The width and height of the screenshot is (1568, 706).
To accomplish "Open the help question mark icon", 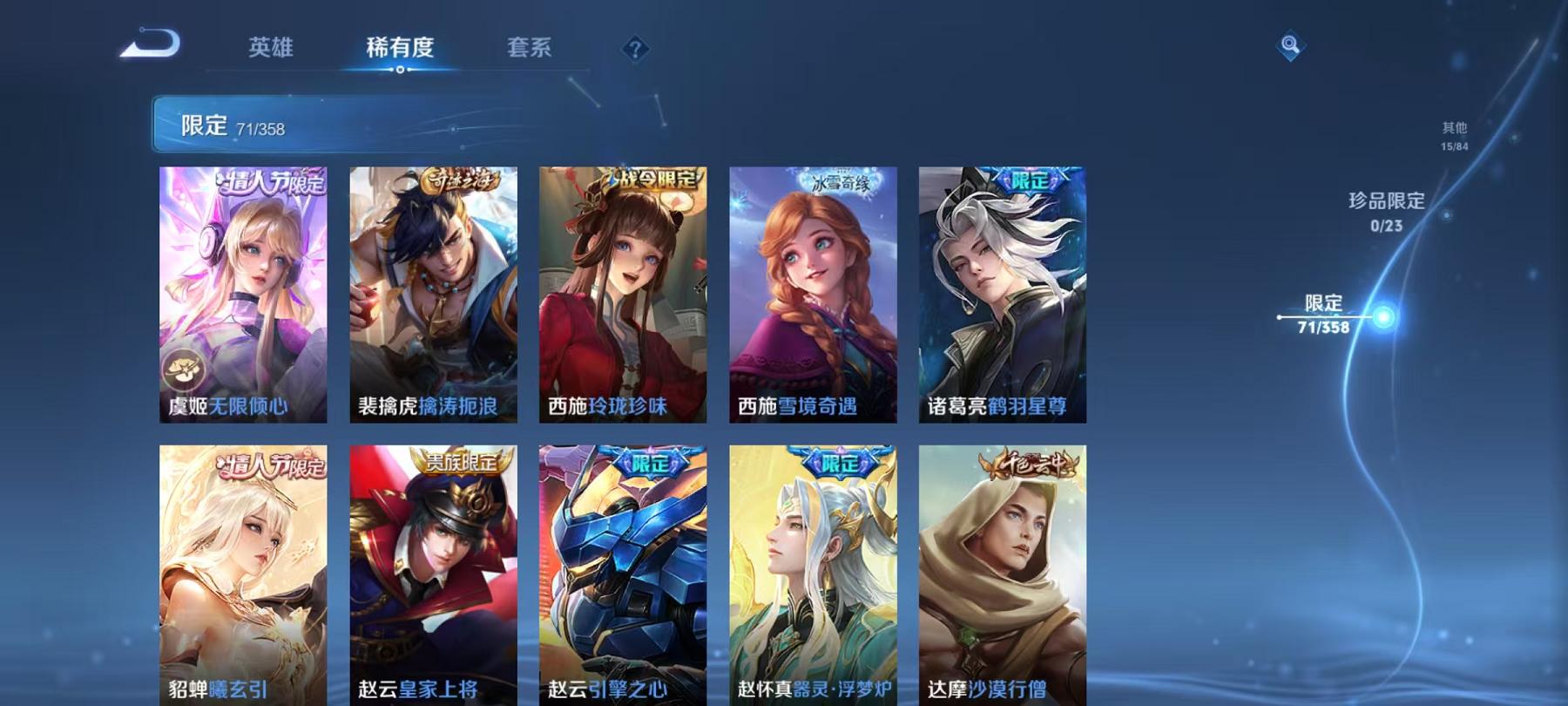I will tap(635, 48).
